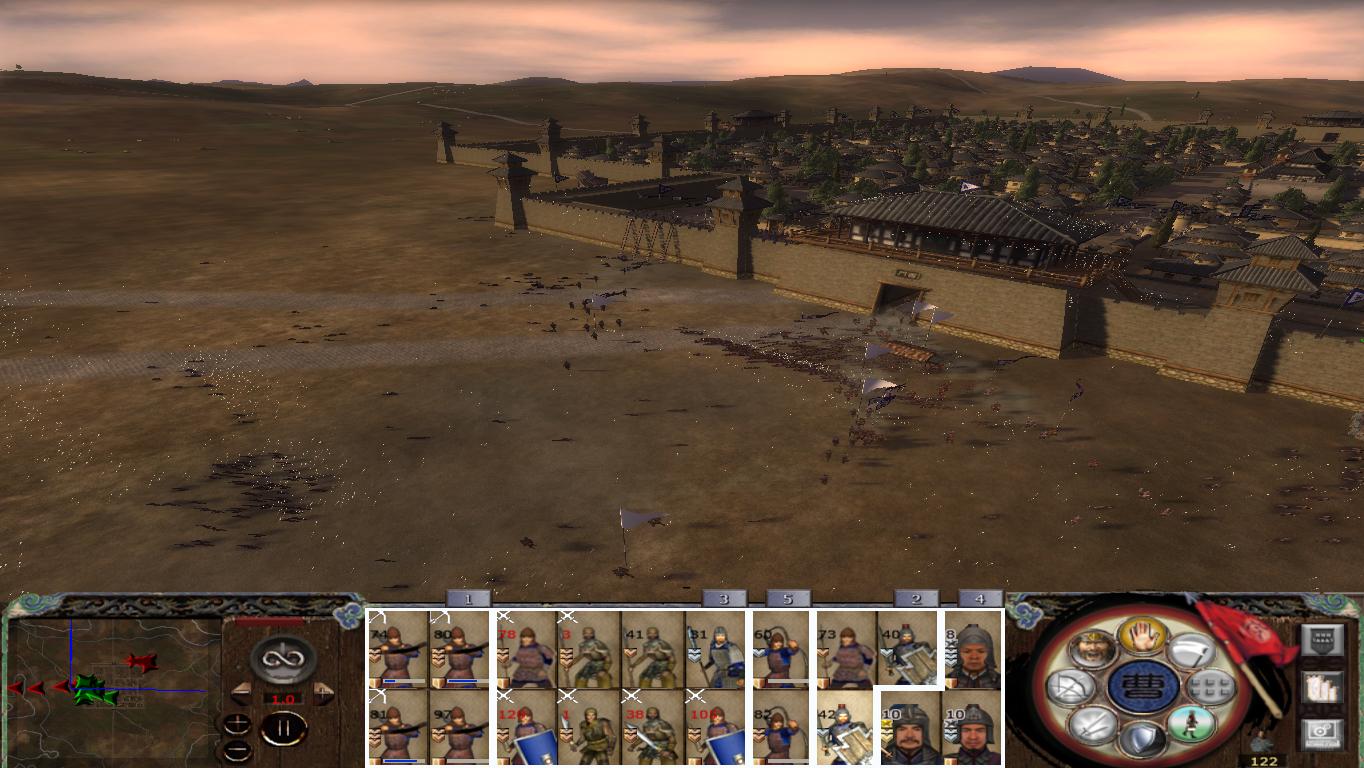The height and width of the screenshot is (768, 1364).
Task: Zoom the minimap in with the plus button
Action: (x=237, y=723)
